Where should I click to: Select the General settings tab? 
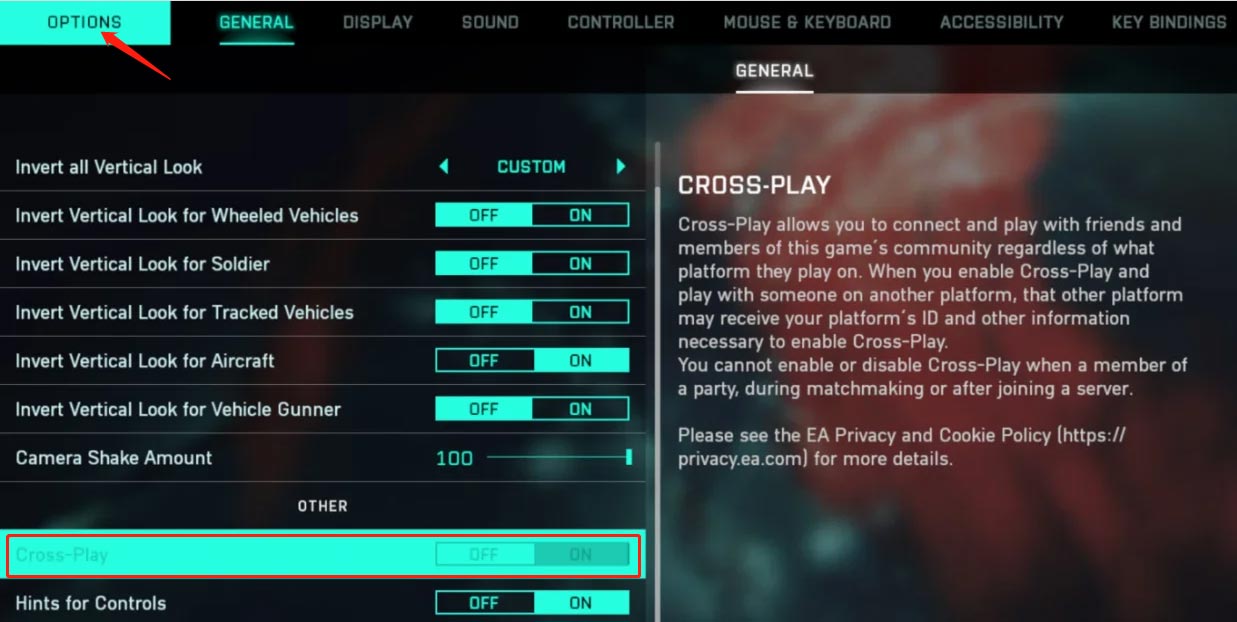256,22
